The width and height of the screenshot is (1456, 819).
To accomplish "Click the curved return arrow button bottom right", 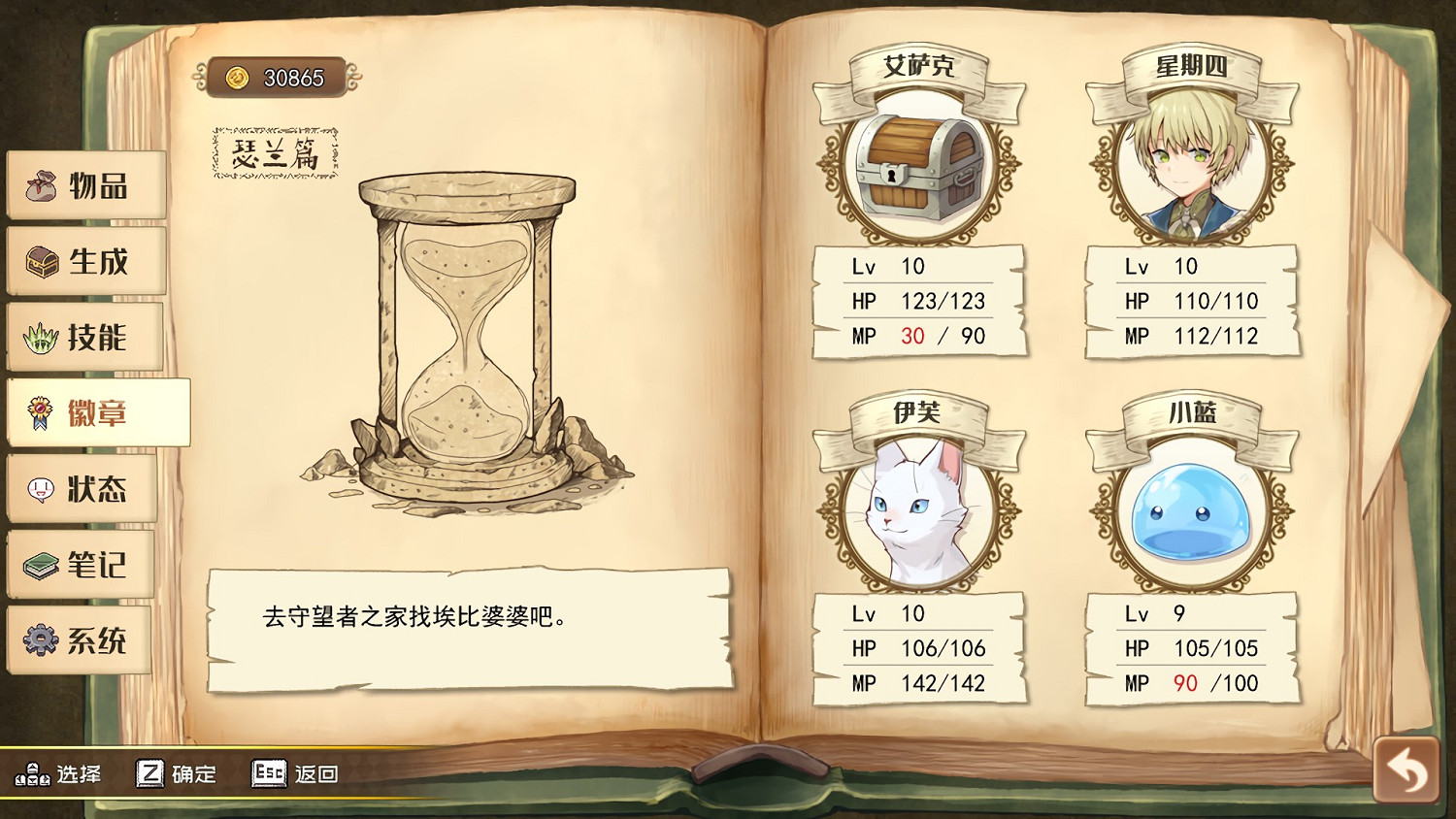I will pos(1406,768).
